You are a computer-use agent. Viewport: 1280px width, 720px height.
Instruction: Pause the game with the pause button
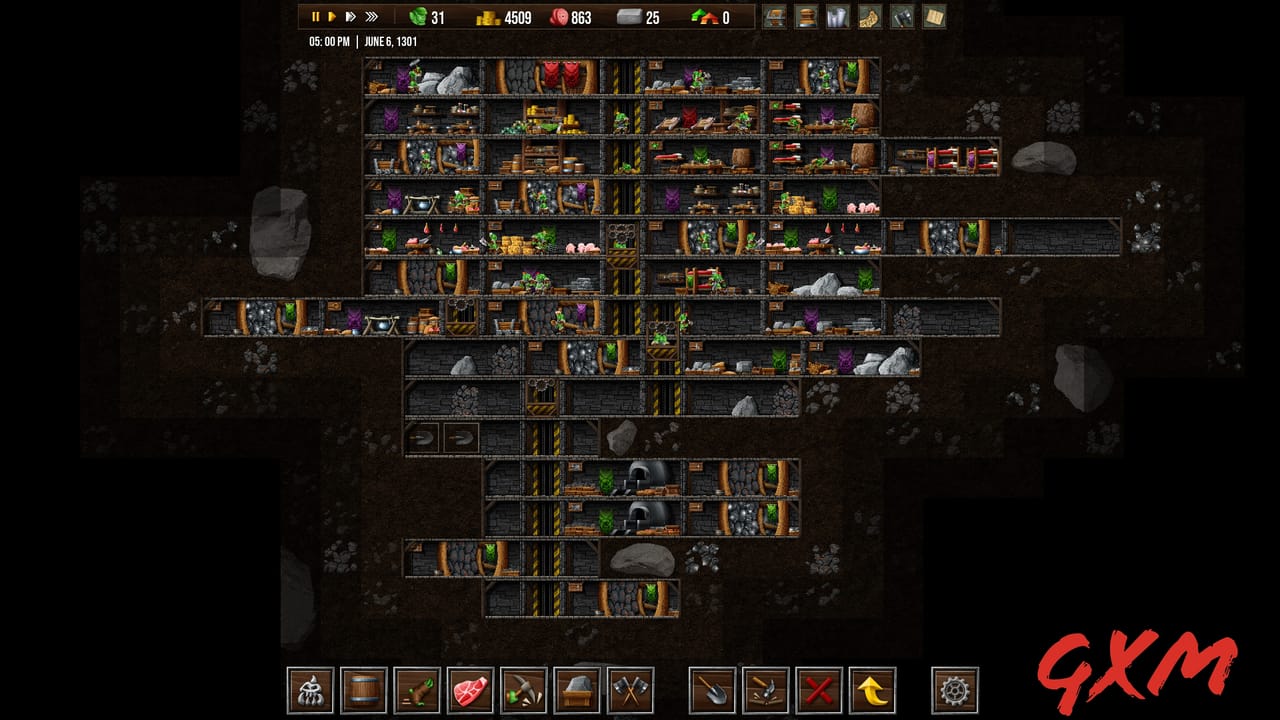tap(315, 17)
